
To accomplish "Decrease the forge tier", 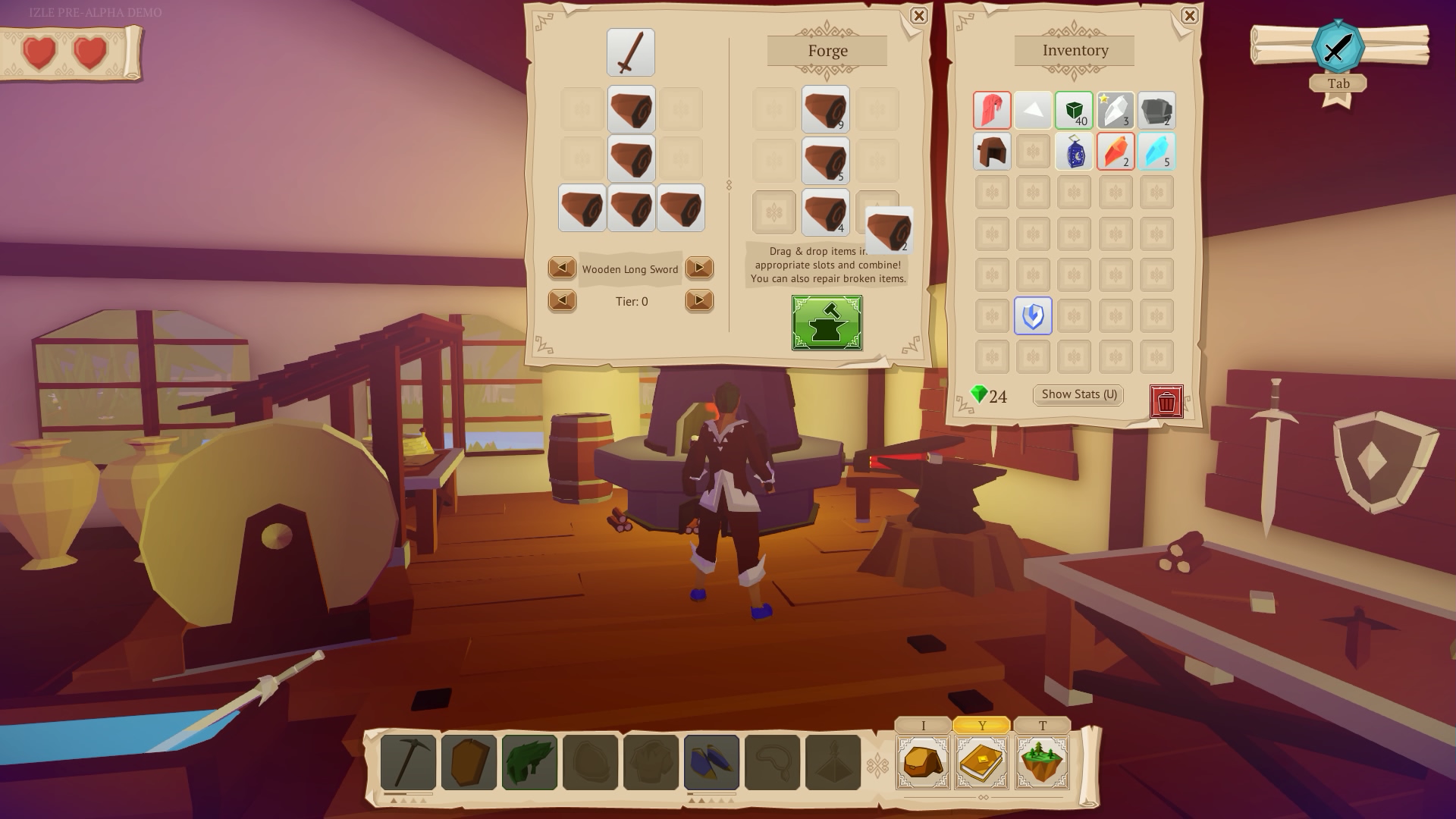I will point(562,301).
